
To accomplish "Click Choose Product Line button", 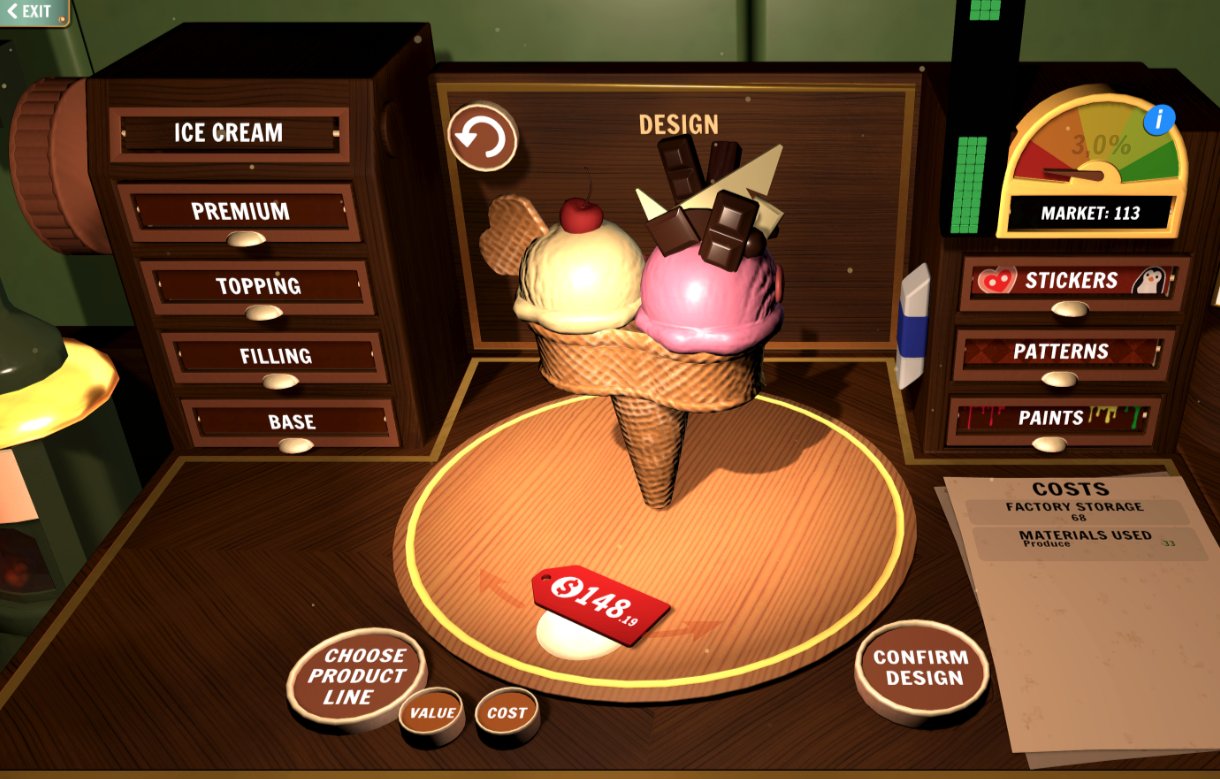I will pyautogui.click(x=356, y=677).
